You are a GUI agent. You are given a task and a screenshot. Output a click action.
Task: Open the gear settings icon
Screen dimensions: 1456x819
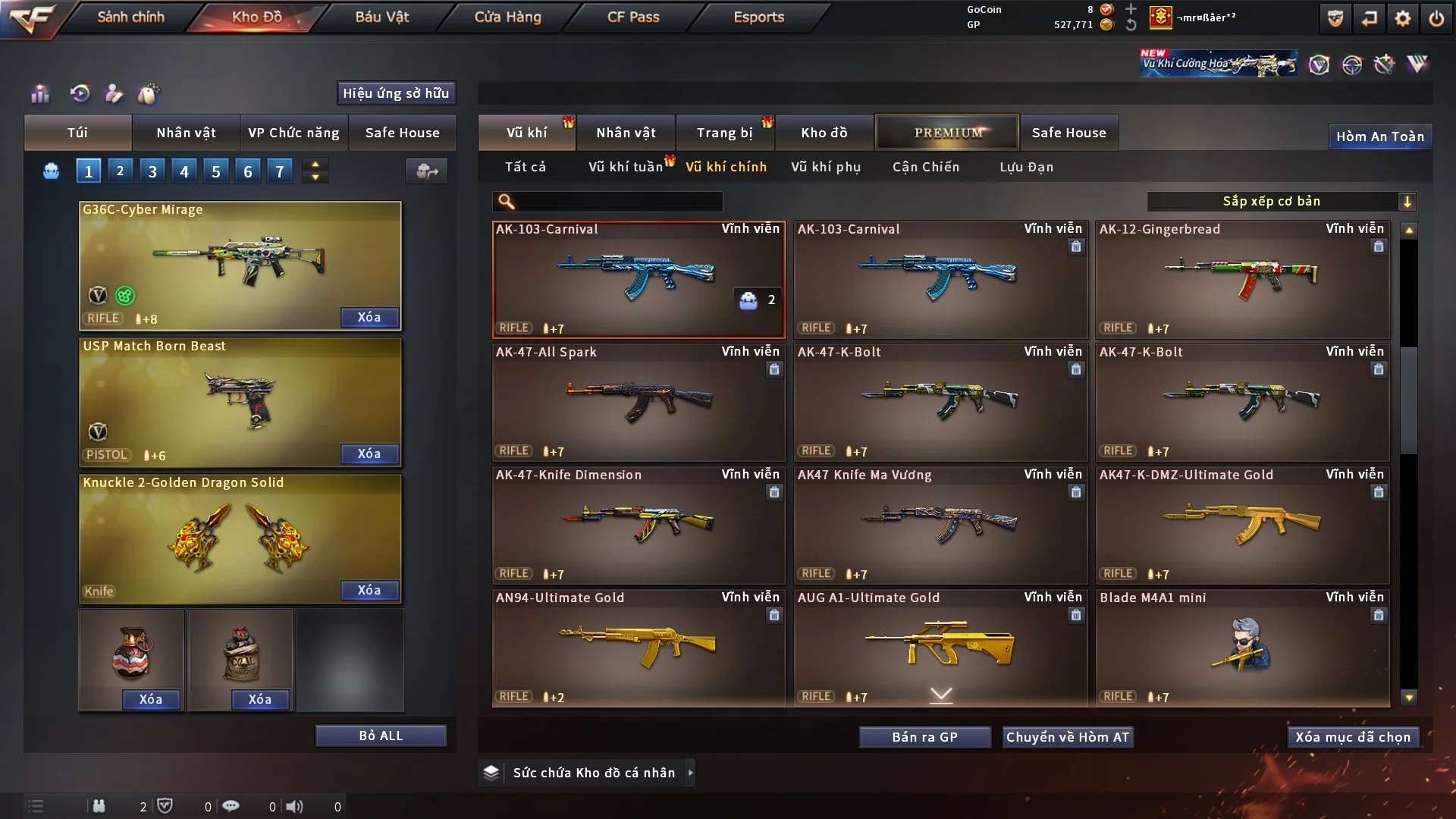point(1402,18)
